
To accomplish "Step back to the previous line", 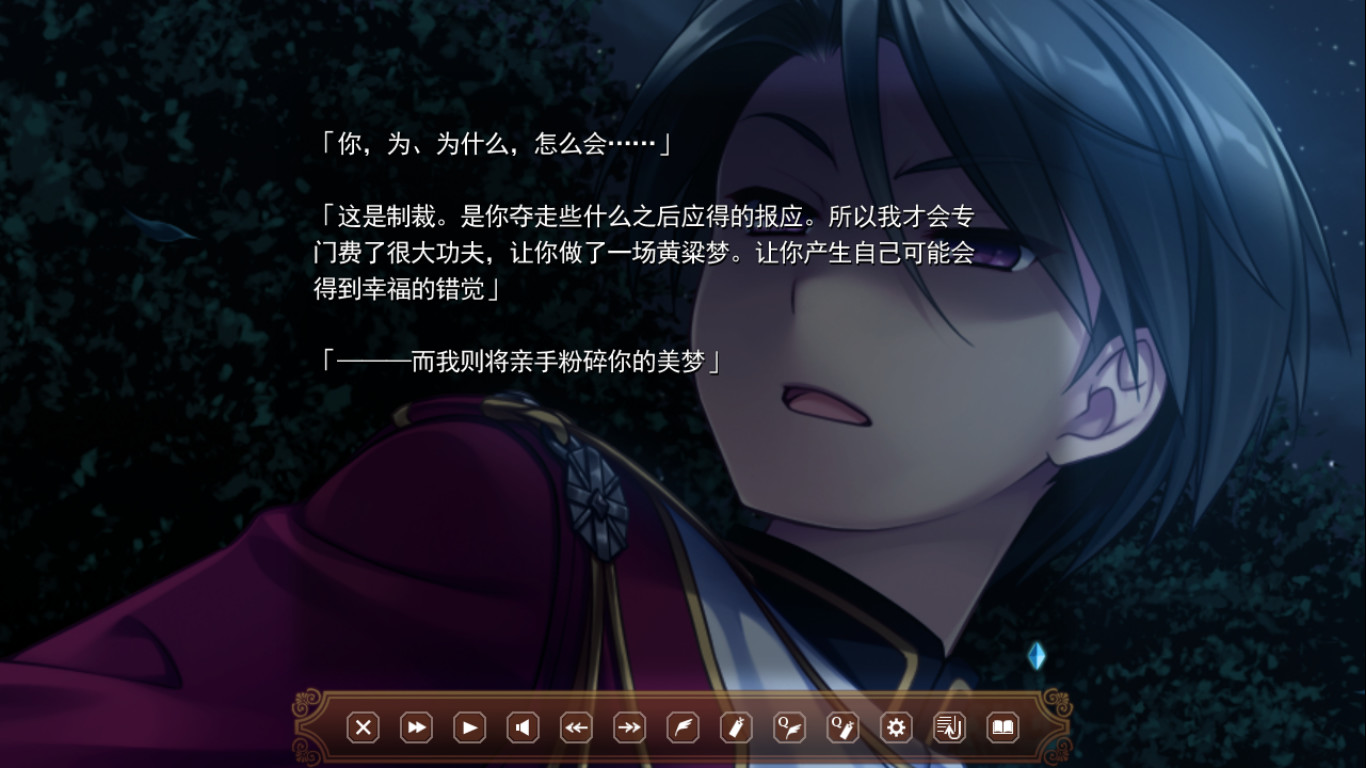I will click(x=576, y=728).
